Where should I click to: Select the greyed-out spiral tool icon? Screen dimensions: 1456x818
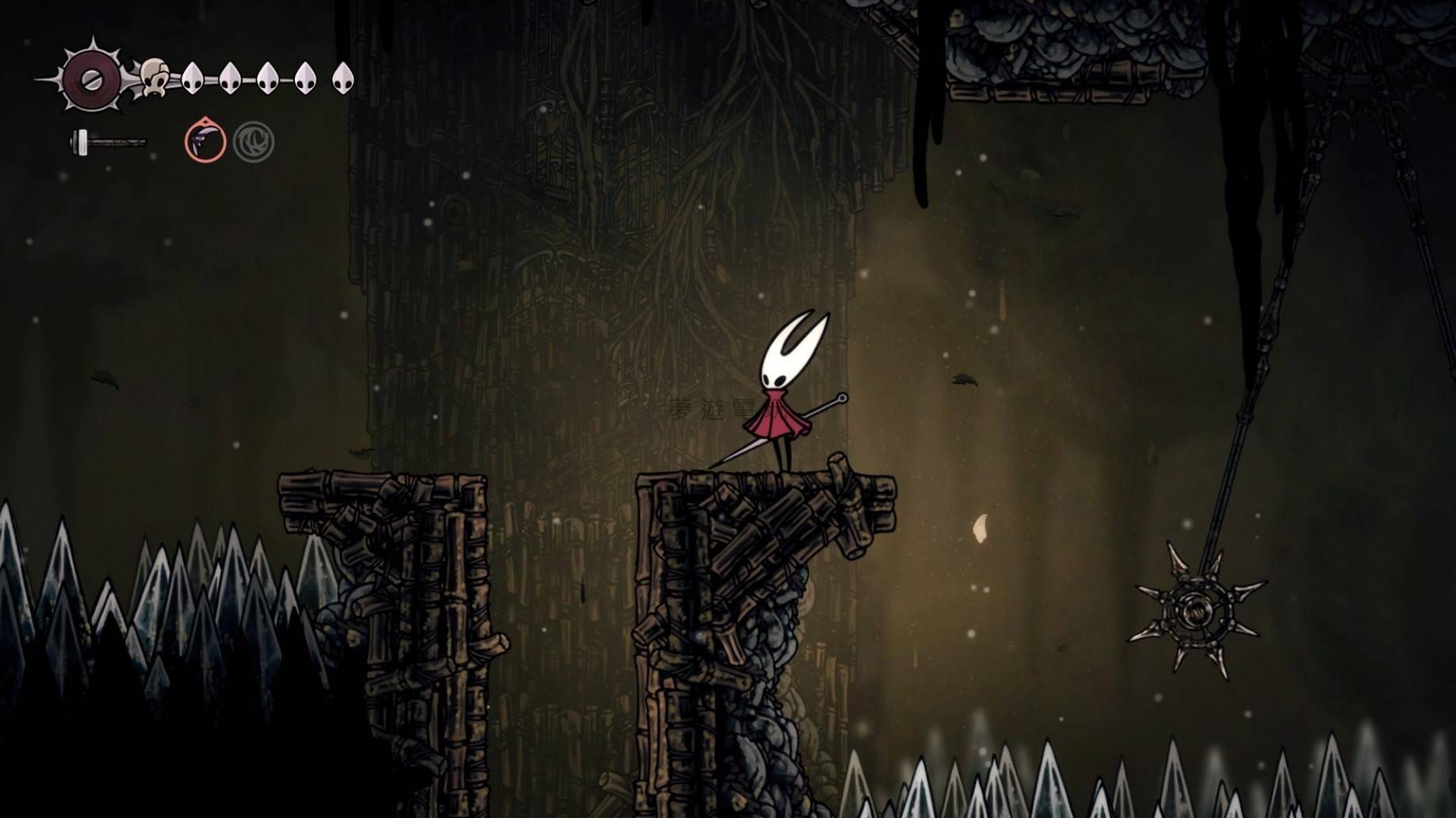[254, 143]
